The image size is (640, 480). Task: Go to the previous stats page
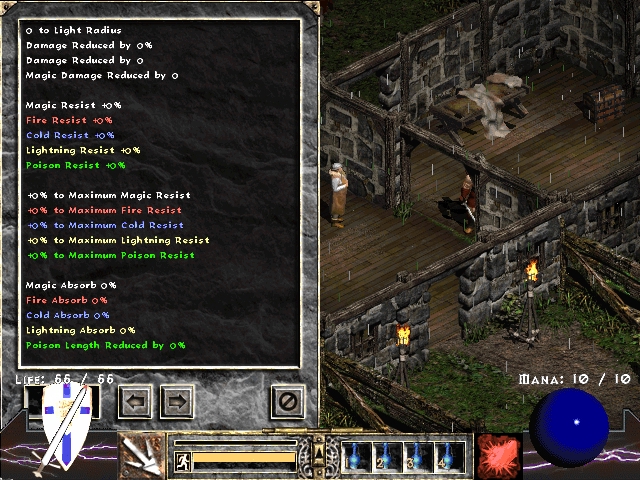[x=136, y=402]
